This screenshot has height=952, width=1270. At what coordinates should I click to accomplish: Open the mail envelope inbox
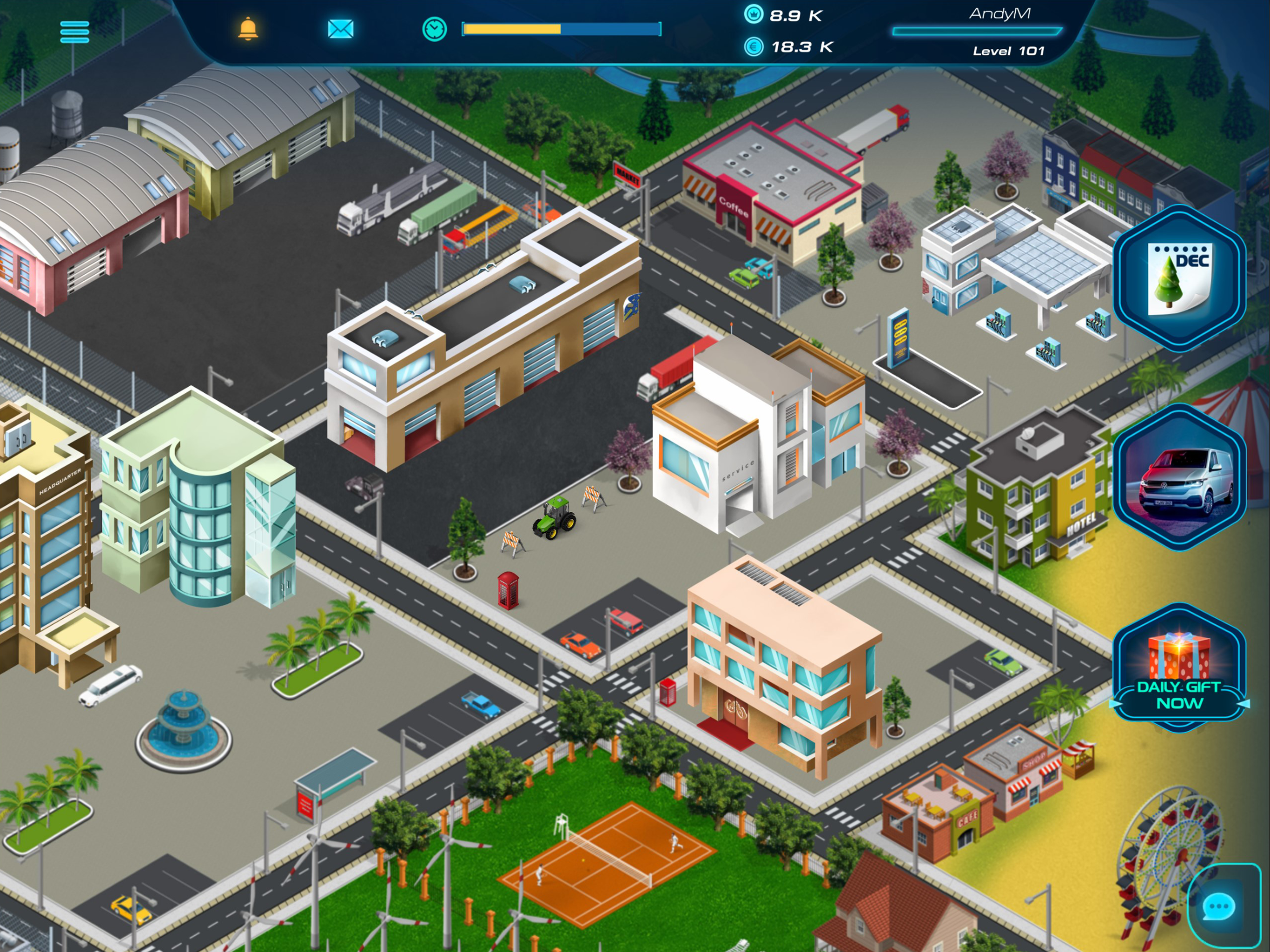tap(340, 29)
